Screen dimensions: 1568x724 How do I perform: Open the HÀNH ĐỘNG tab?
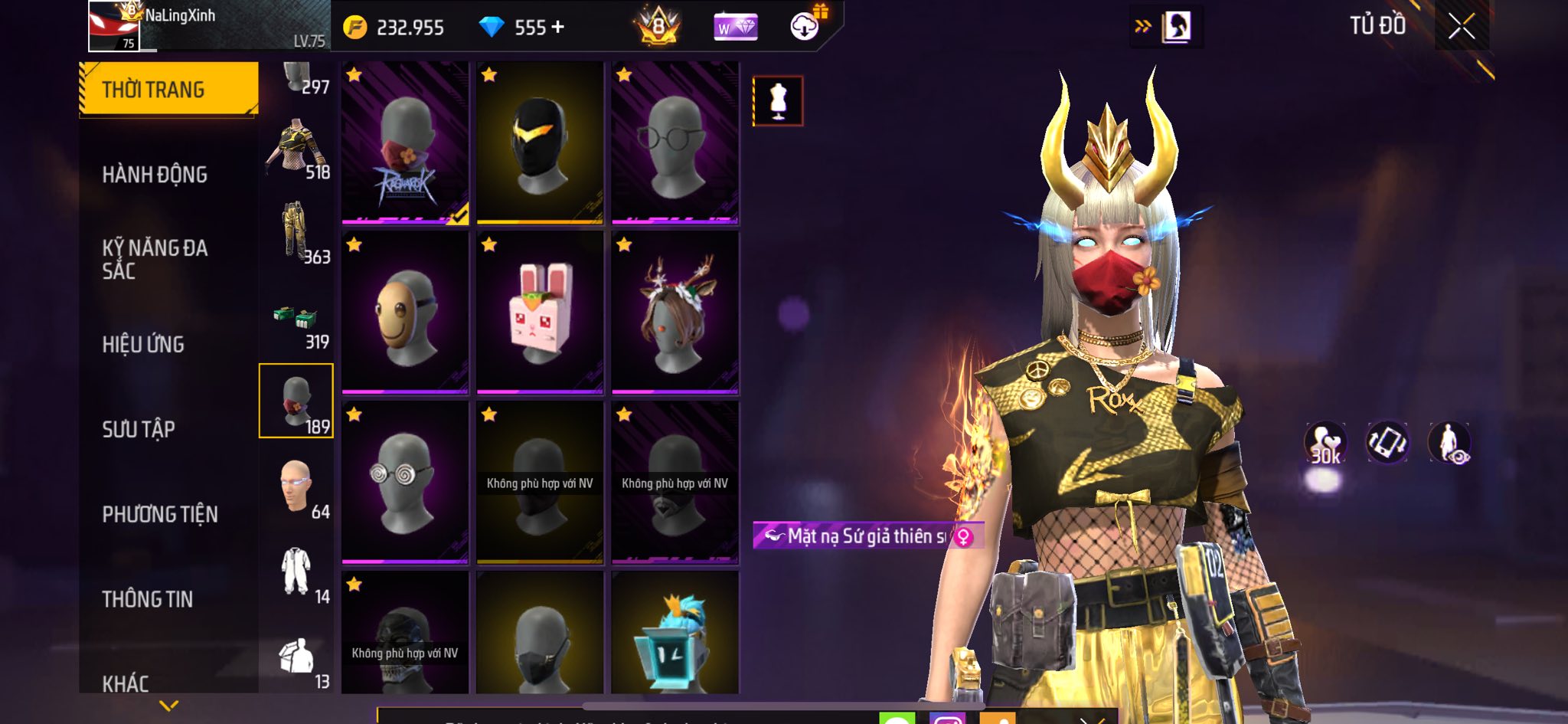(155, 175)
